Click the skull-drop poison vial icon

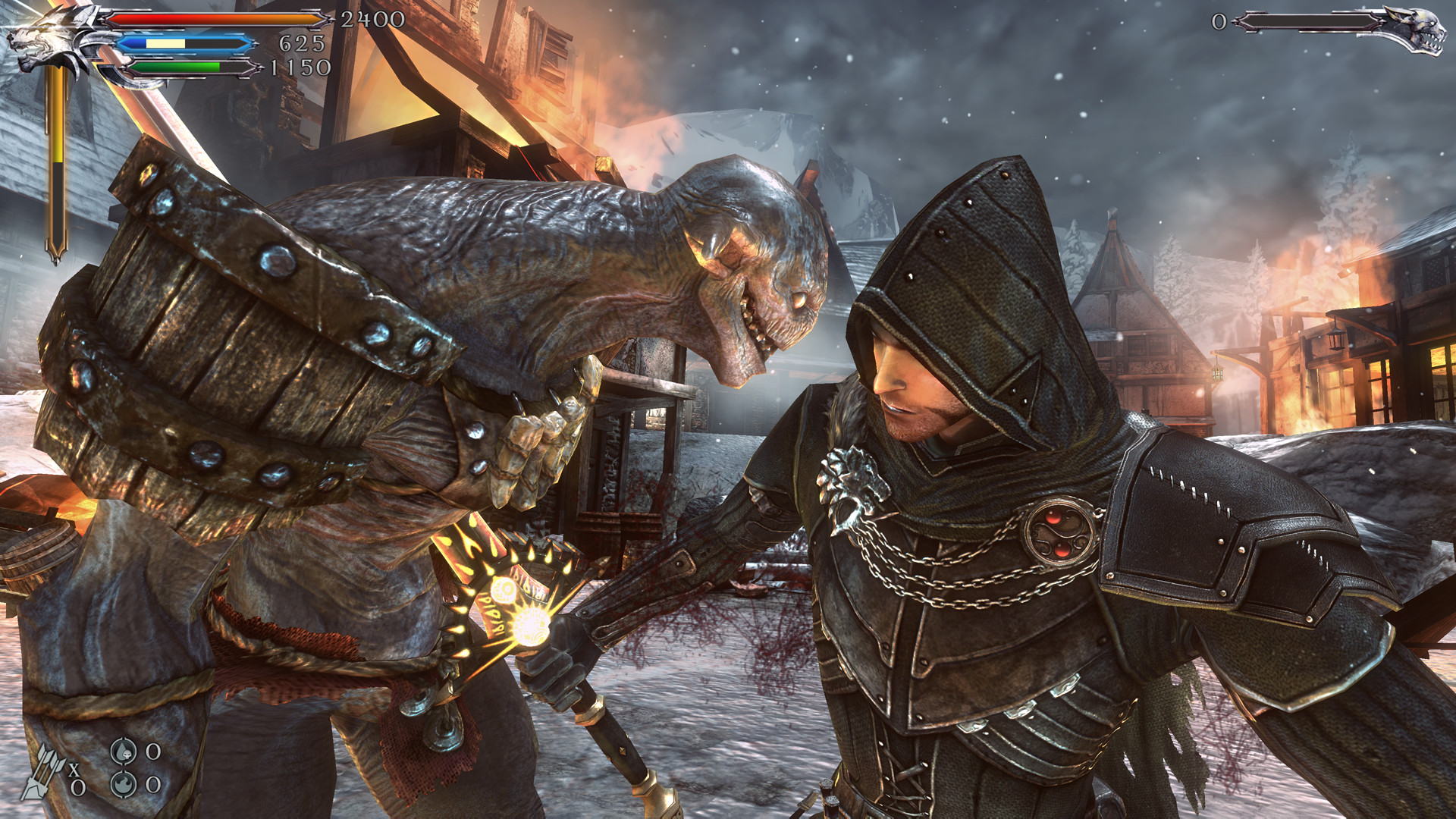point(124,752)
